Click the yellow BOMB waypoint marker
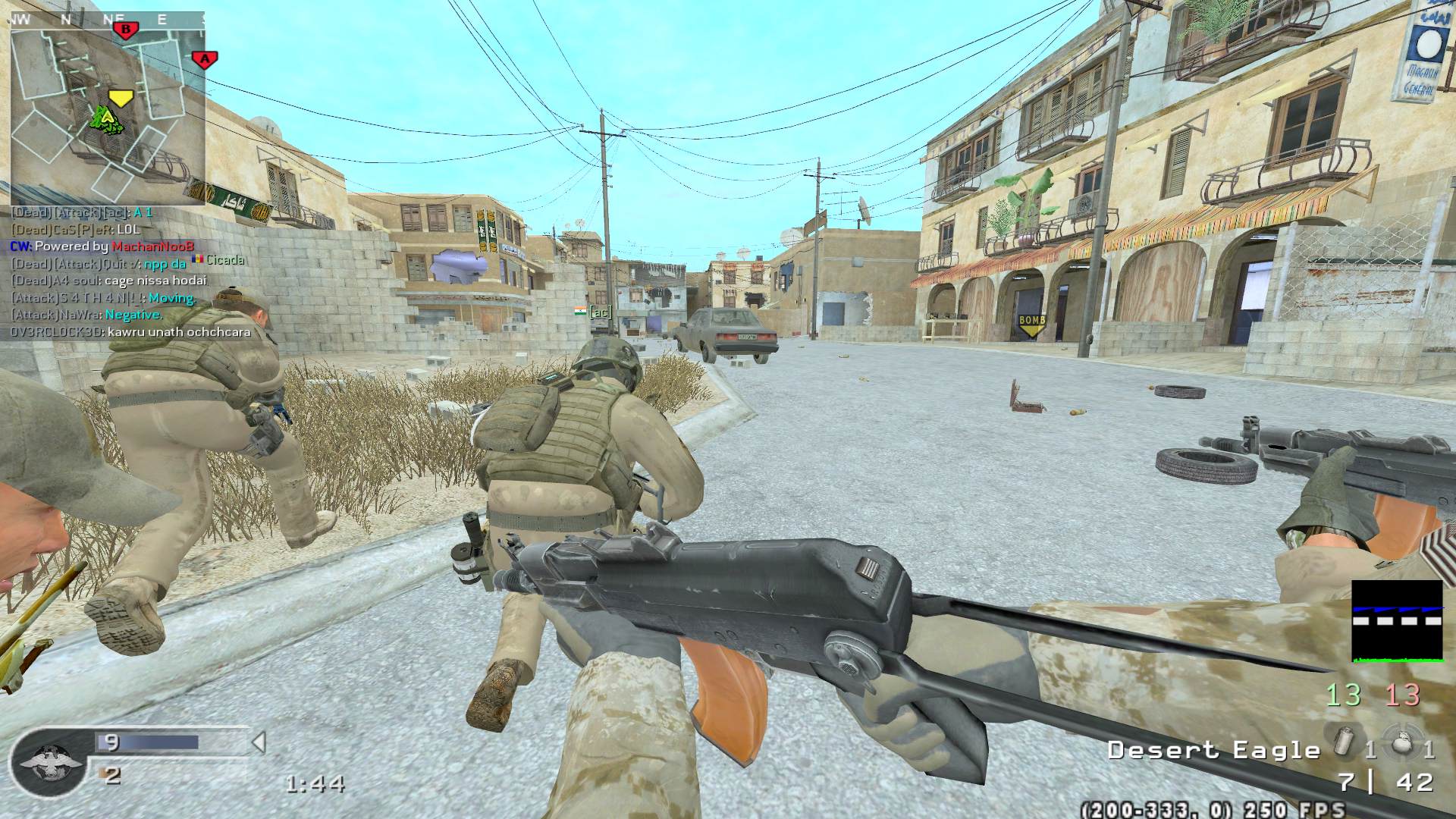1456x819 pixels. tap(1032, 324)
